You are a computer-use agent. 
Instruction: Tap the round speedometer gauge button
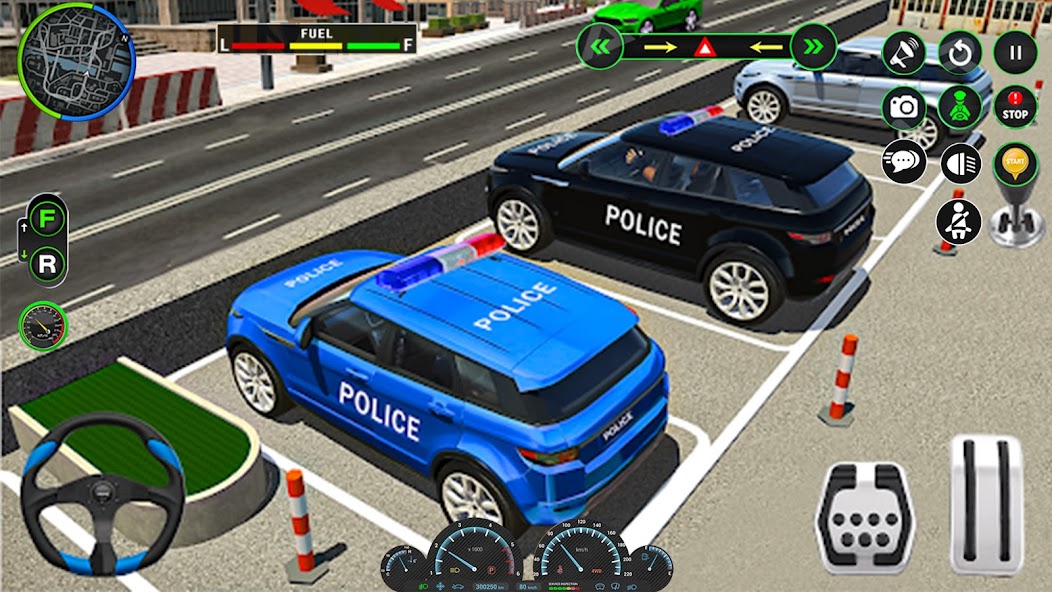(x=43, y=326)
